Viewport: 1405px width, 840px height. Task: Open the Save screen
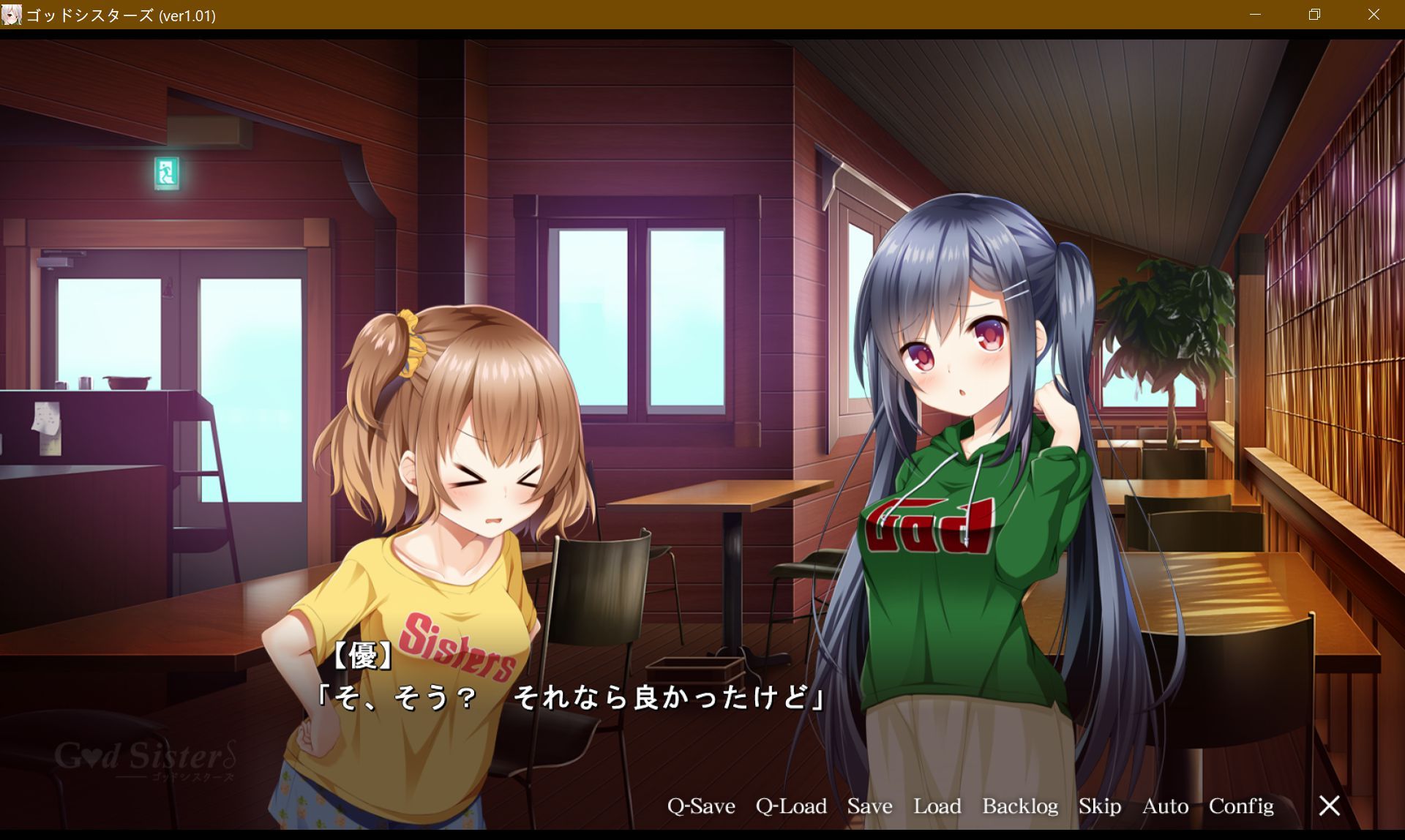click(x=869, y=806)
